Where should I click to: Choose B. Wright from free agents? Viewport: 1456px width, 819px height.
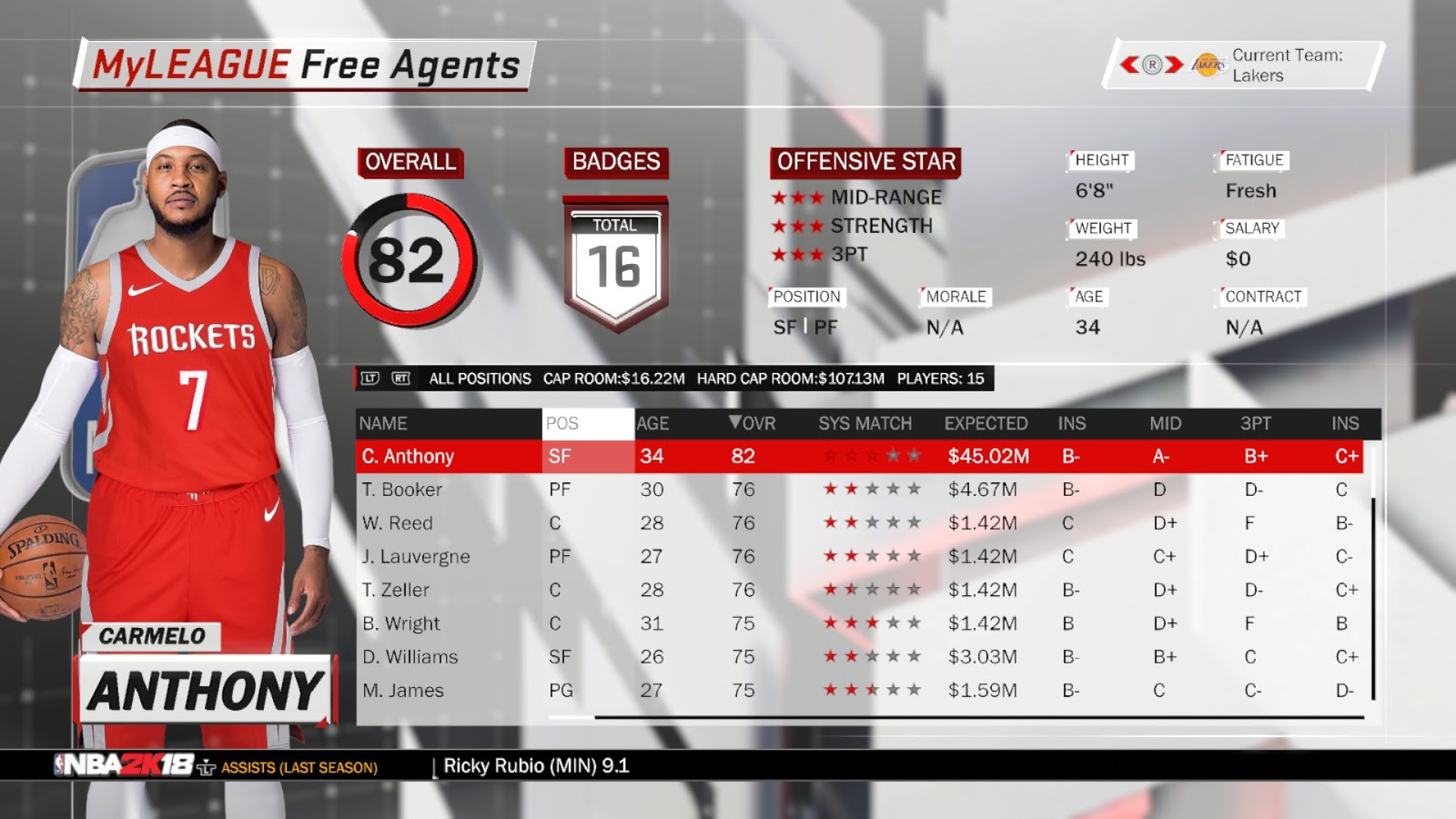coord(400,623)
